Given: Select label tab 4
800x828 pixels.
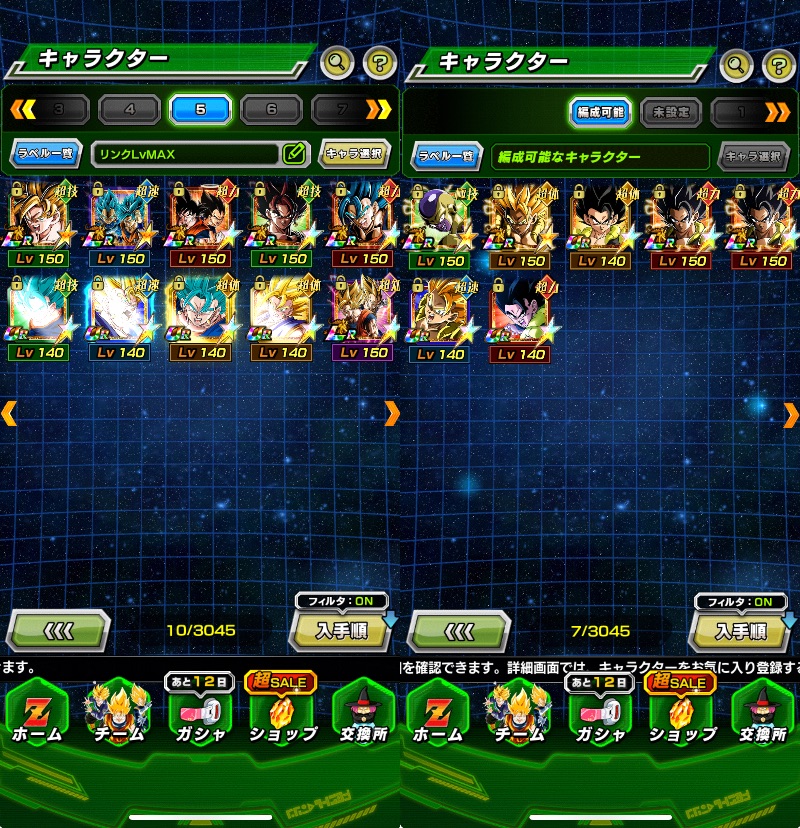Looking at the screenshot, I should click(x=129, y=109).
